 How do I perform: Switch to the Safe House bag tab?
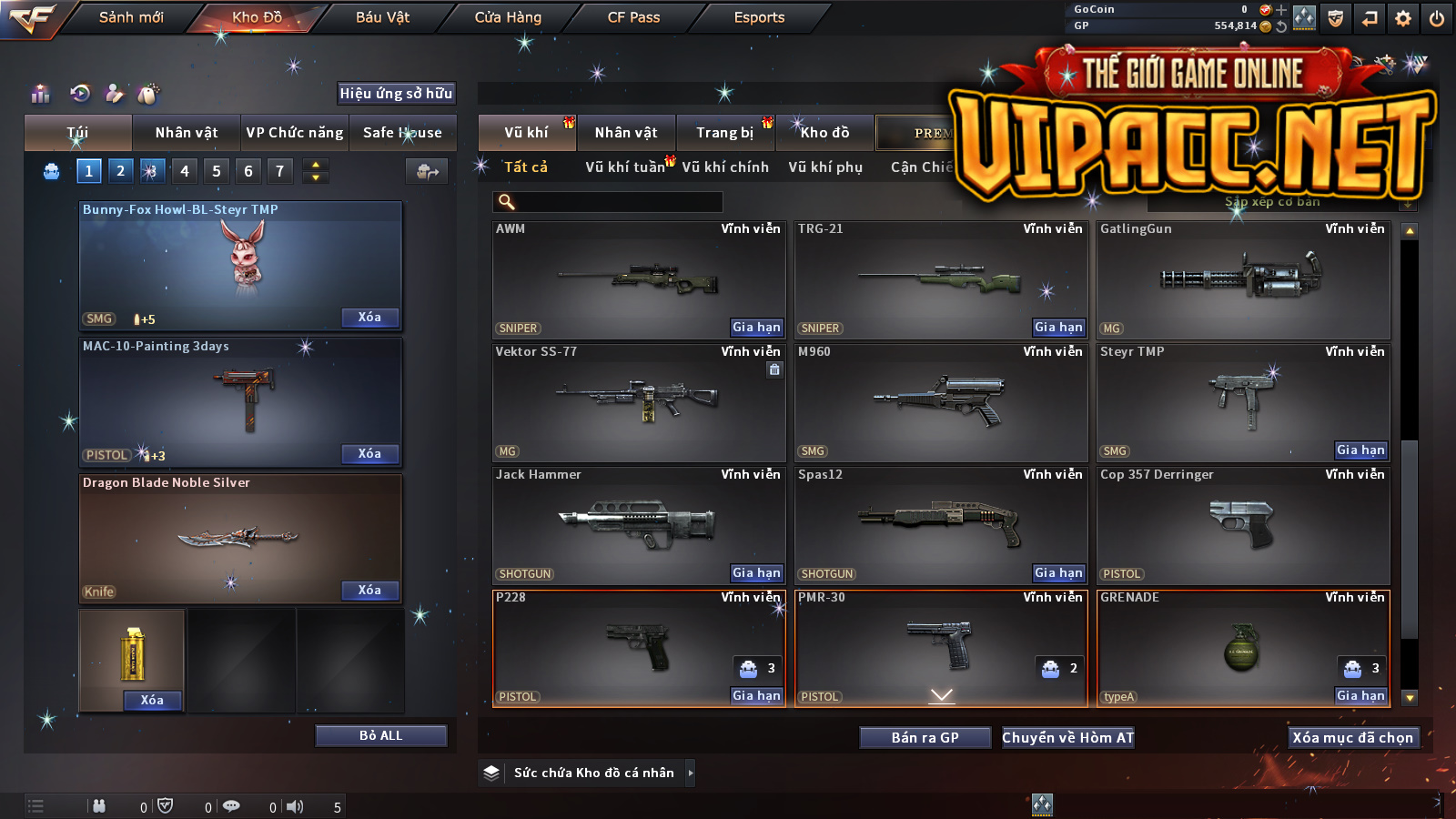pos(402,133)
